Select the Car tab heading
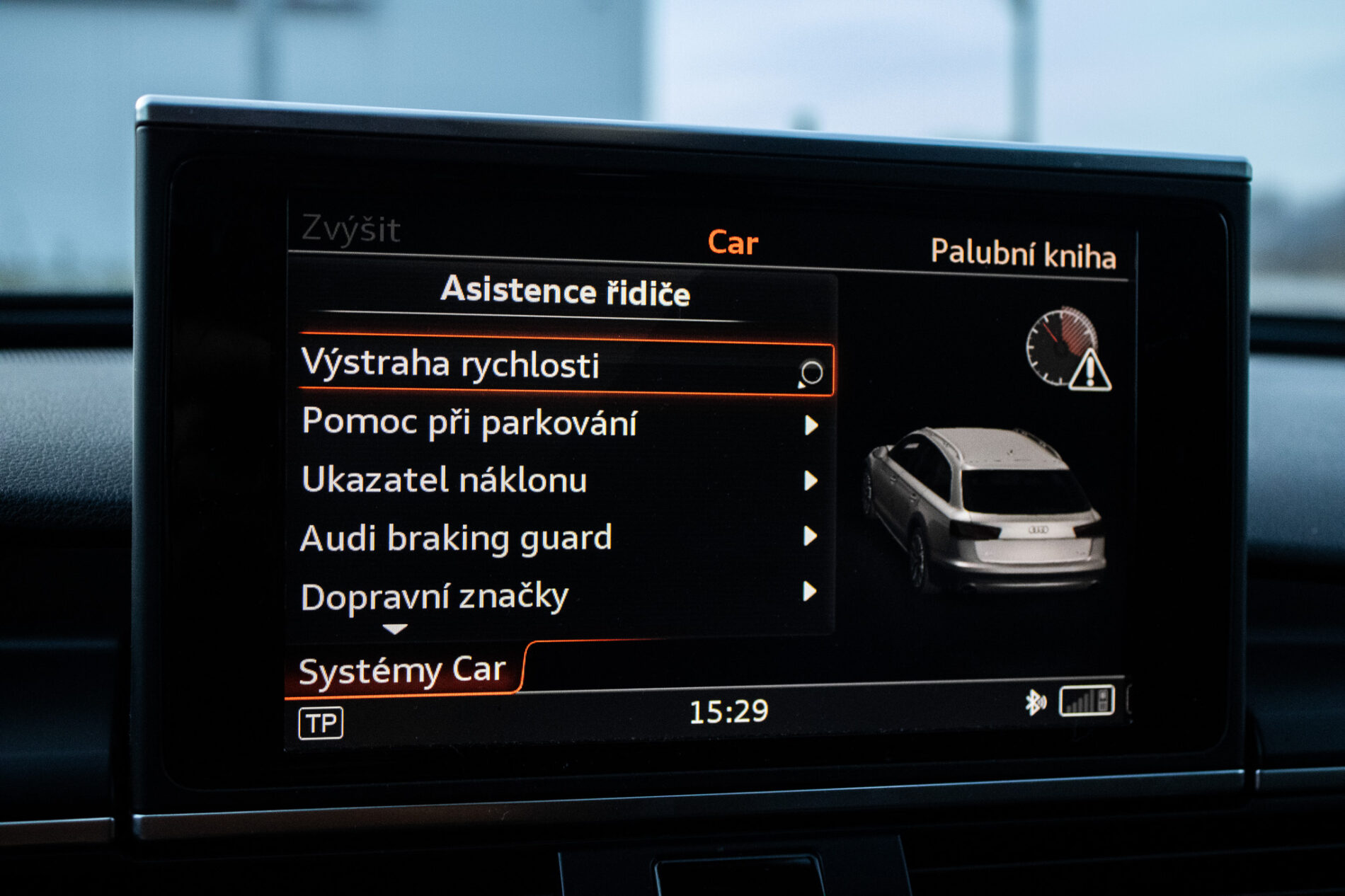This screenshot has height=896, width=1345. [733, 243]
